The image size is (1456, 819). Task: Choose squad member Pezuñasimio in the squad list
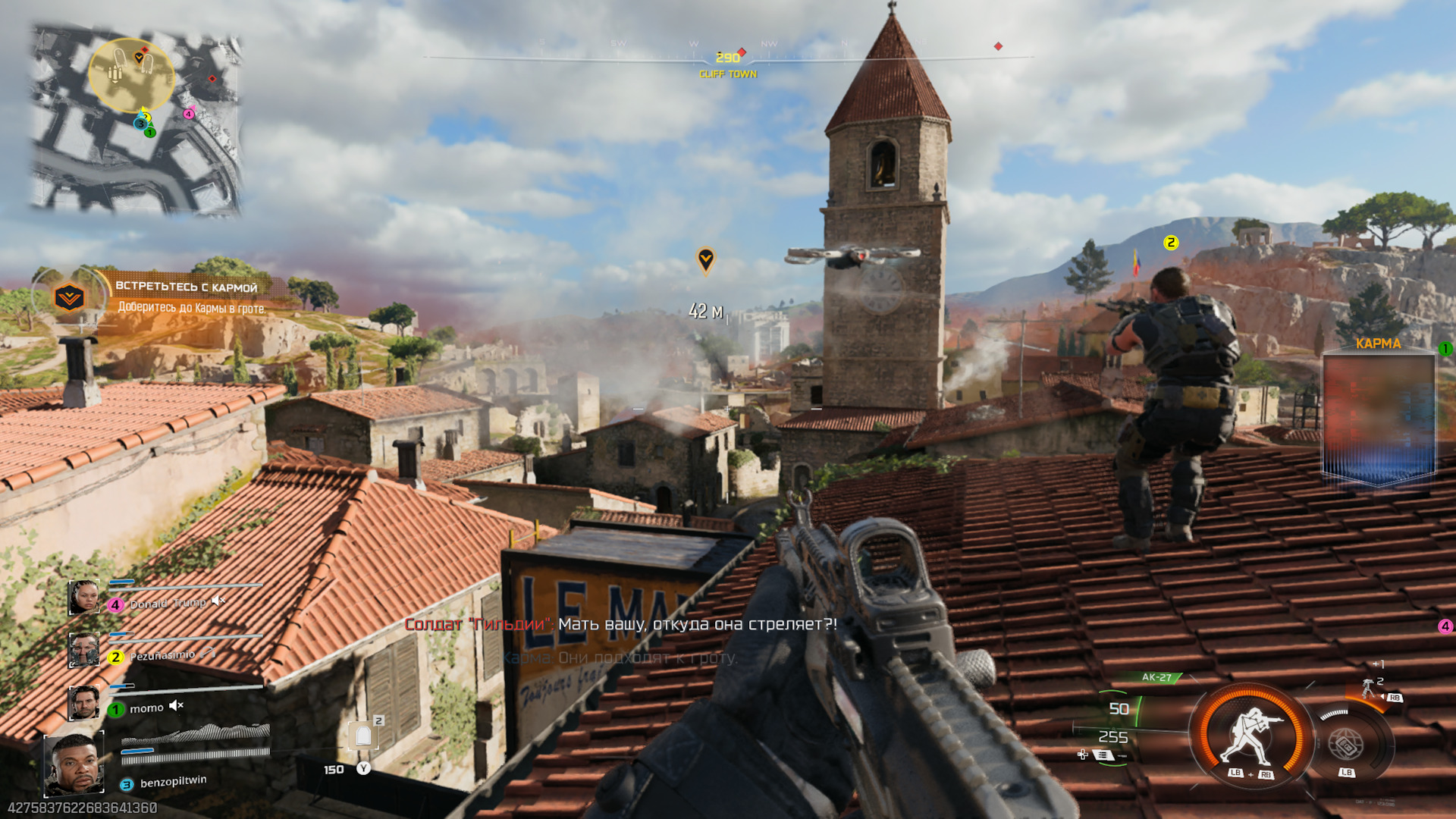click(x=162, y=656)
